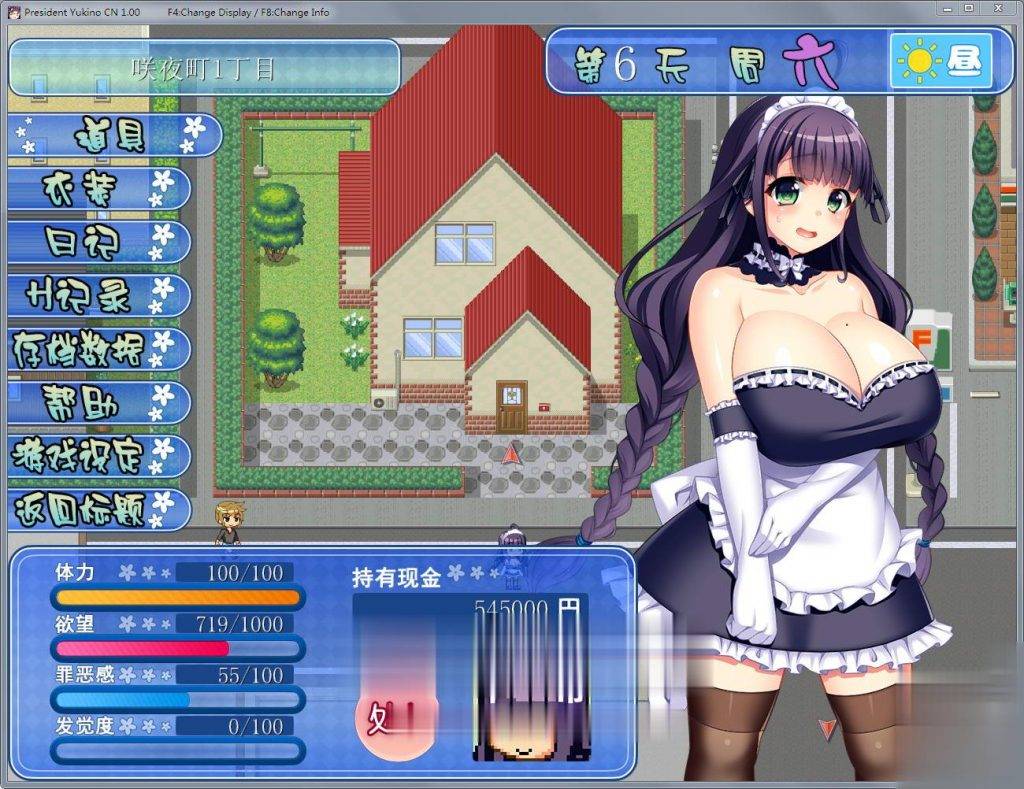Viewport: 1024px width, 789px height.
Task: Show the 帮助 help screen
Action: pyautogui.click(x=98, y=403)
